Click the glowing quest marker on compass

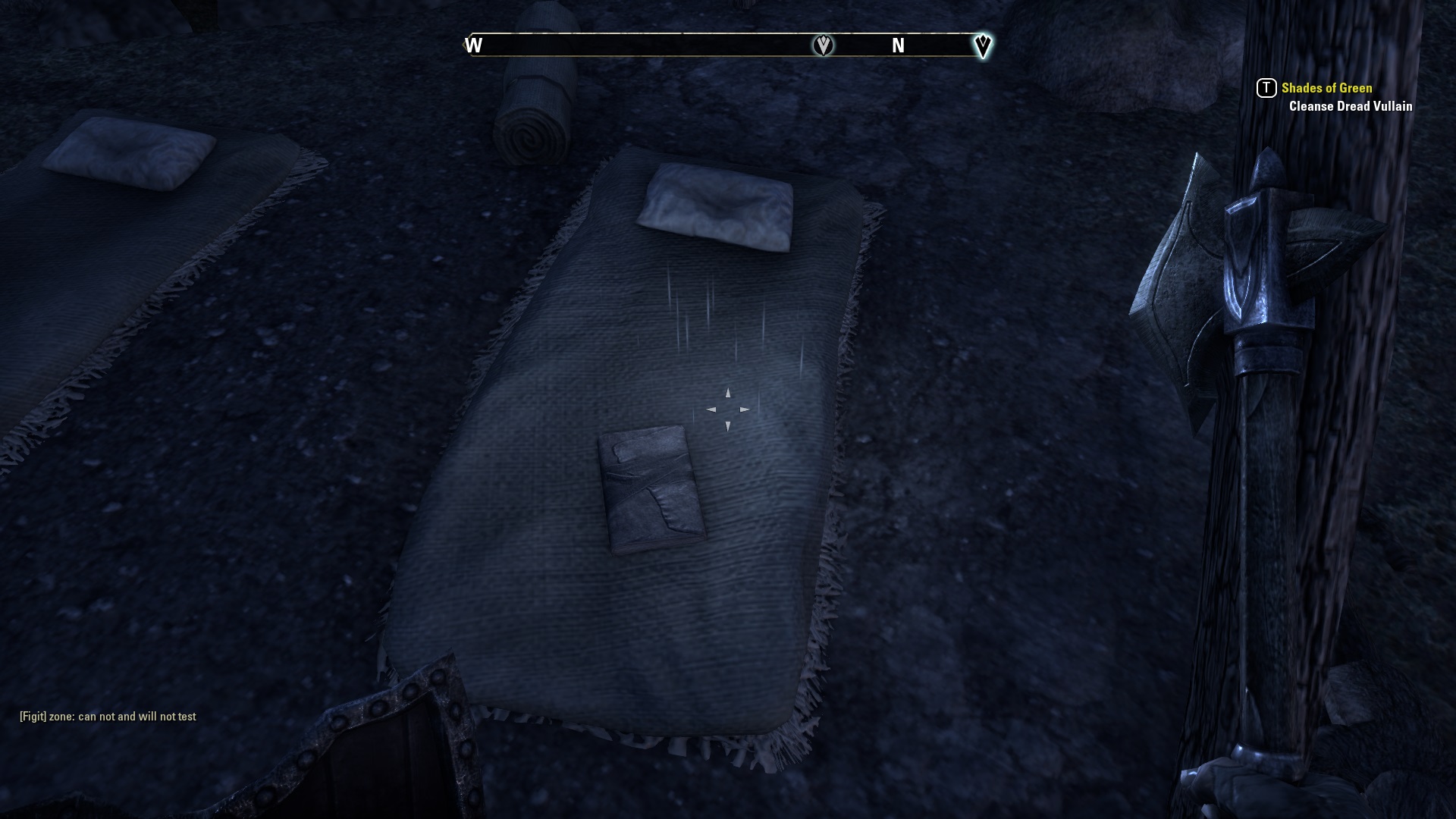click(982, 45)
